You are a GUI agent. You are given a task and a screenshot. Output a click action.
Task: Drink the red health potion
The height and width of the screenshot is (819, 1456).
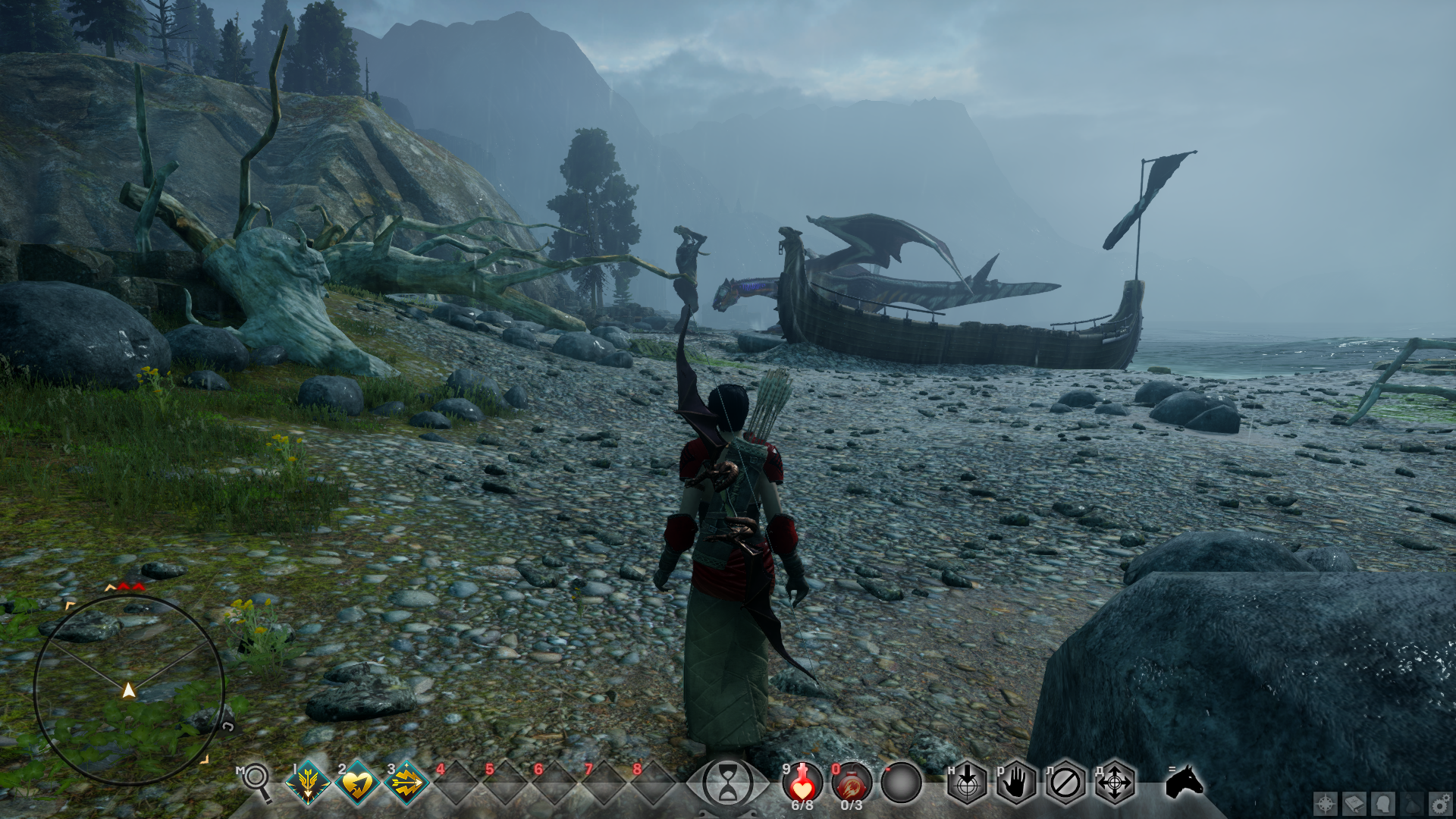pyautogui.click(x=802, y=783)
